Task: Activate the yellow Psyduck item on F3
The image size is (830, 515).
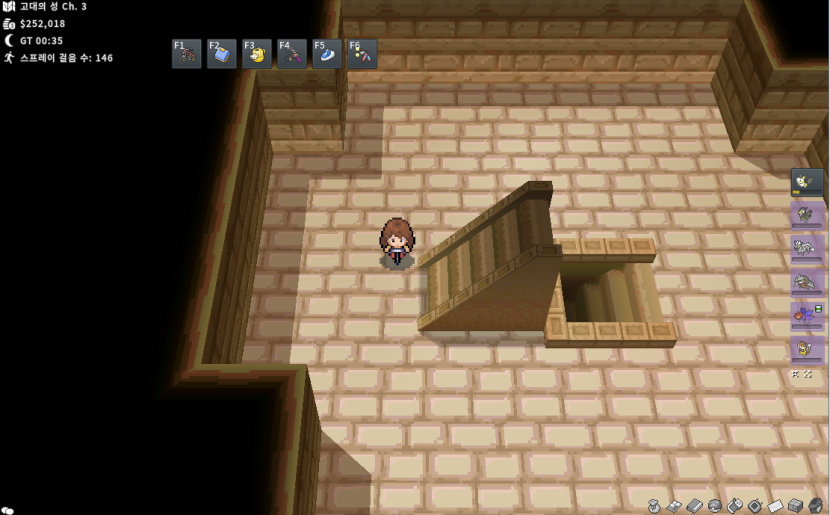Action: coord(257,54)
